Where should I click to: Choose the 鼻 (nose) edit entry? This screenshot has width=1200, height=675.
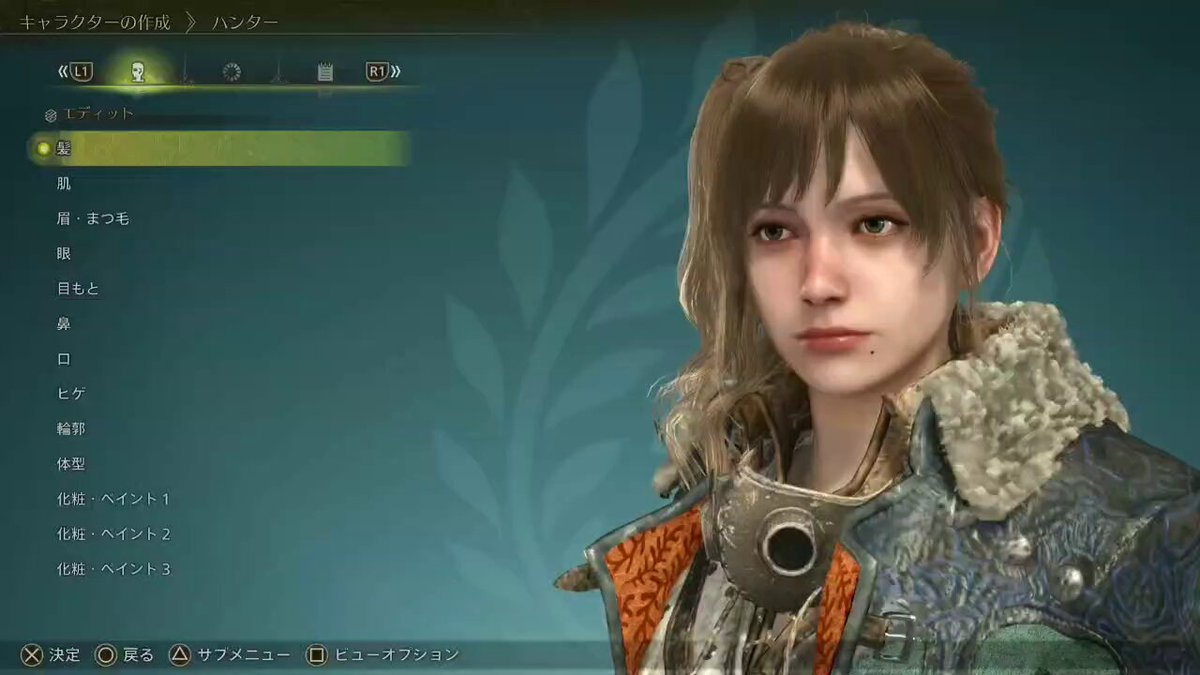(64, 323)
